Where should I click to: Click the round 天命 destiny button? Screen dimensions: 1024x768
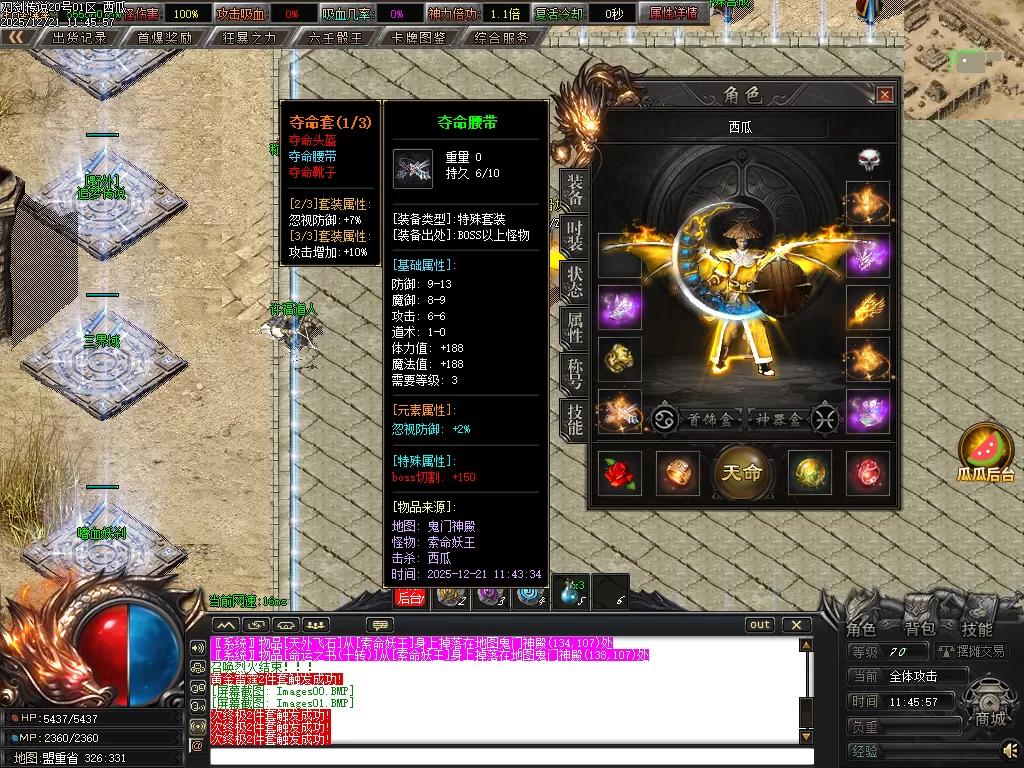(742, 473)
